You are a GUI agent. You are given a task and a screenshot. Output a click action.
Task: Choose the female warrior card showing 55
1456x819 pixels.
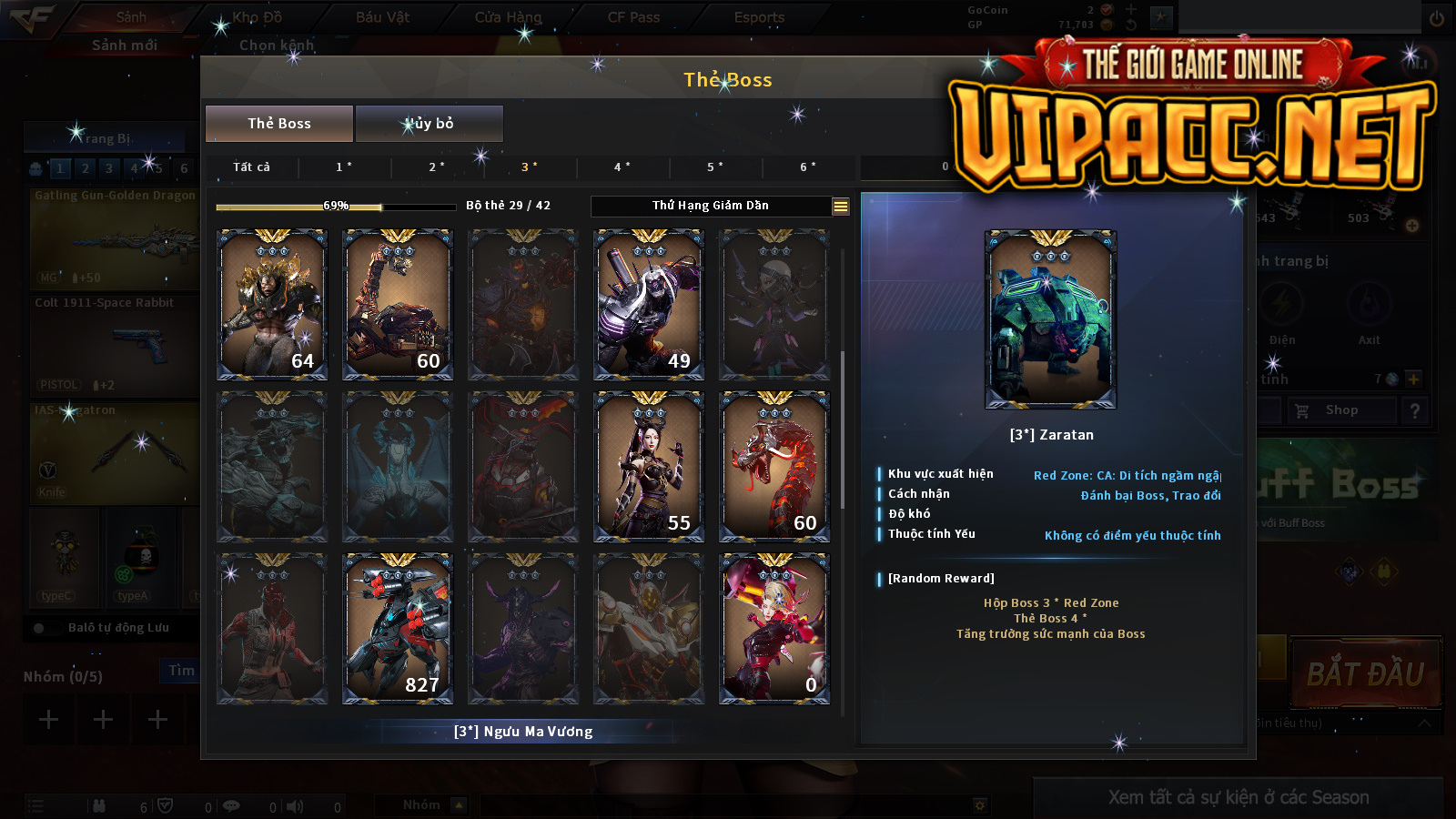click(x=649, y=467)
